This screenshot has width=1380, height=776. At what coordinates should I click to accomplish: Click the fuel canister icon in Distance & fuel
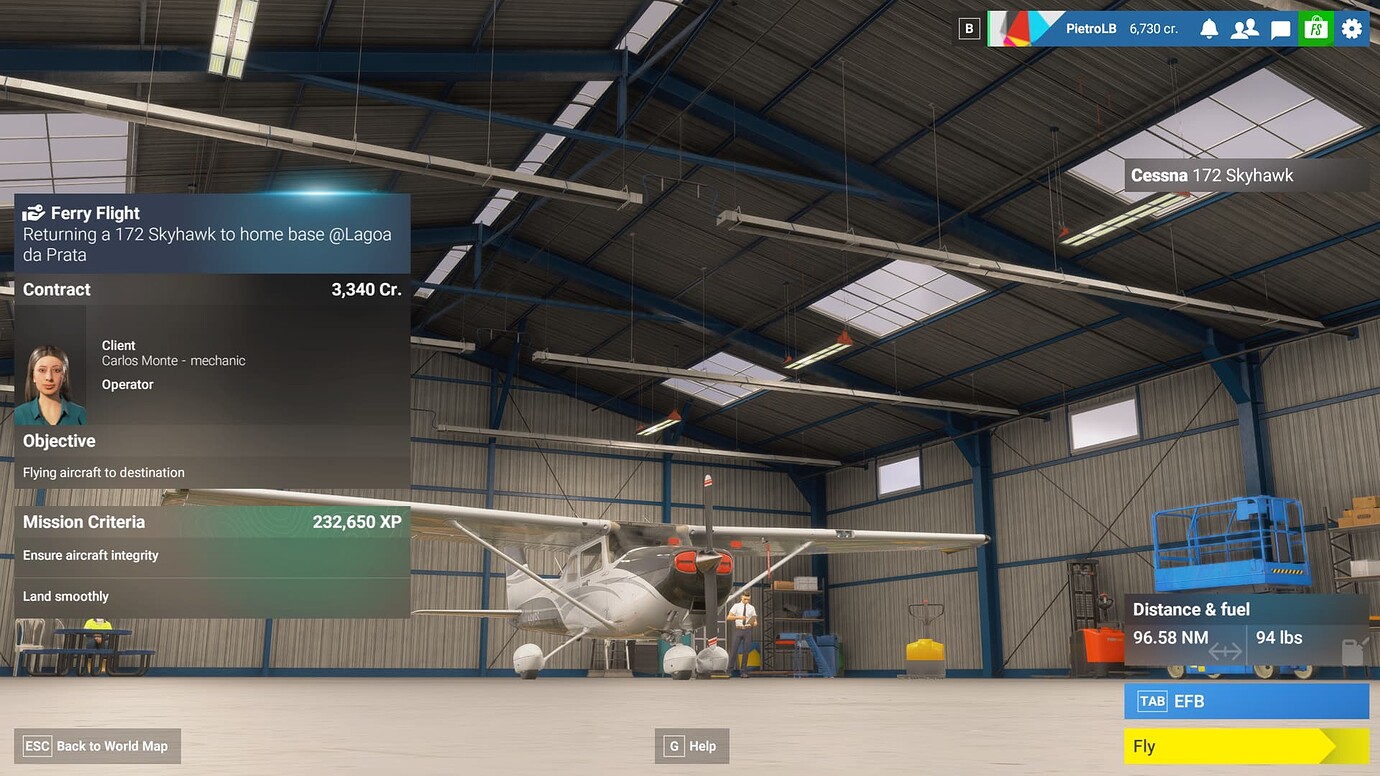1355,650
